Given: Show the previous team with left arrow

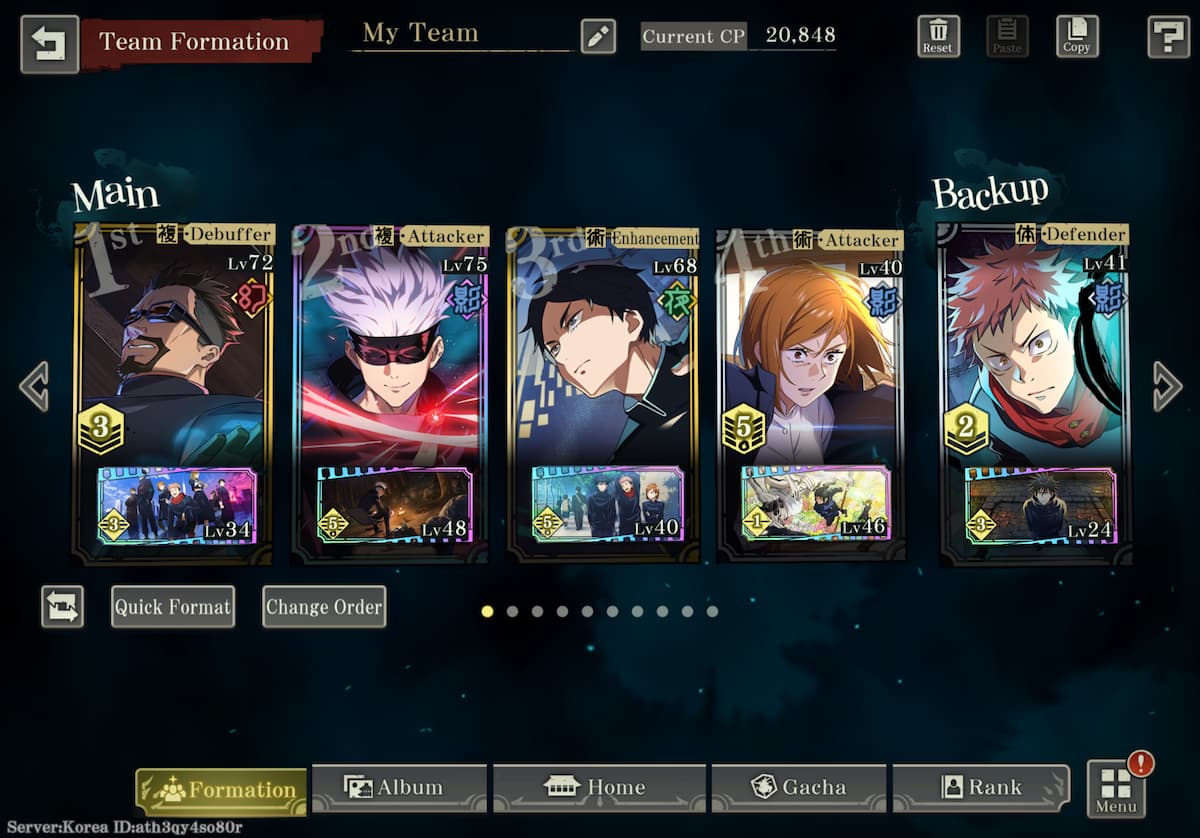Looking at the screenshot, I should (33, 386).
